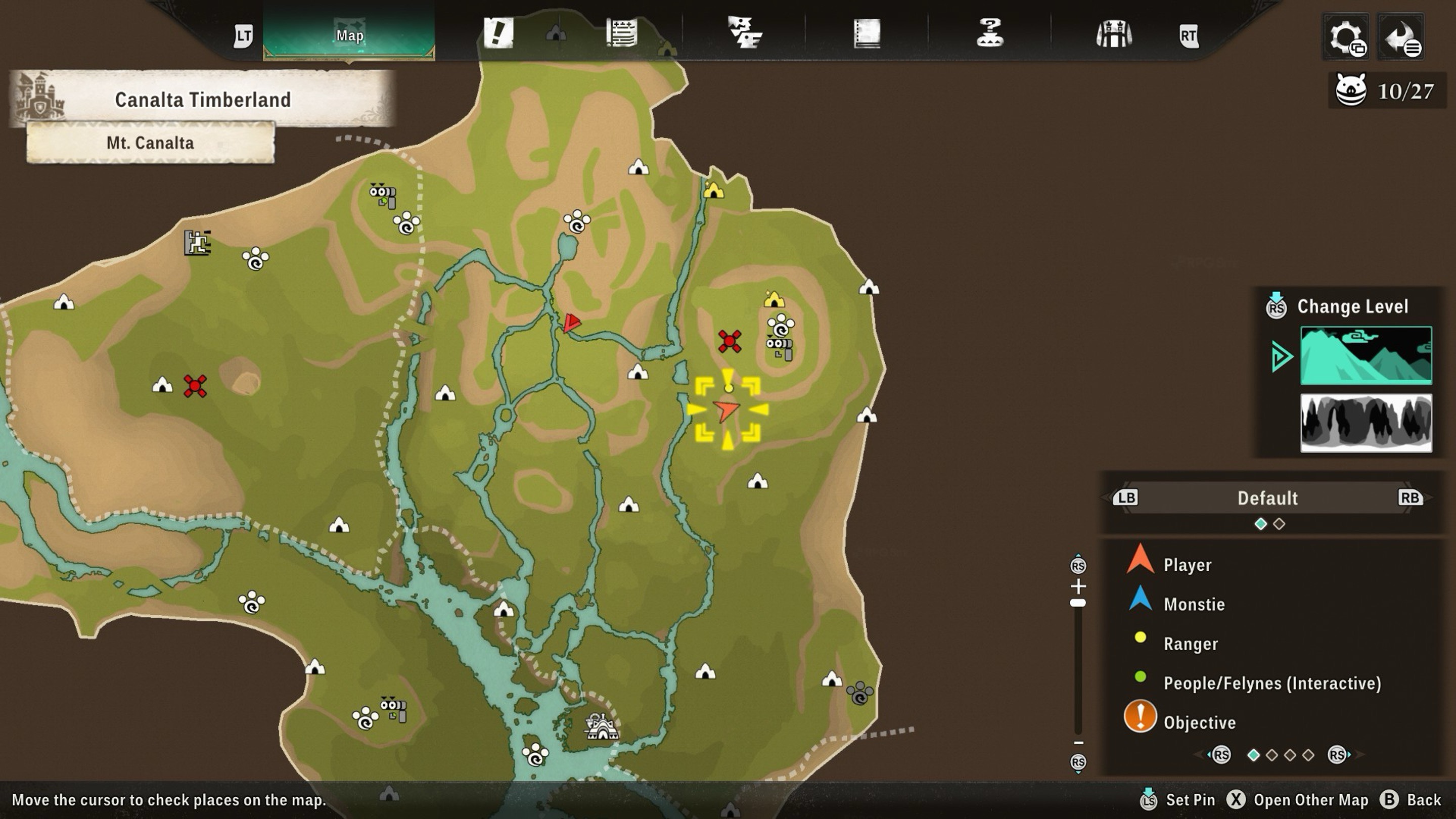Open the monster silhouettes tab

(x=744, y=33)
